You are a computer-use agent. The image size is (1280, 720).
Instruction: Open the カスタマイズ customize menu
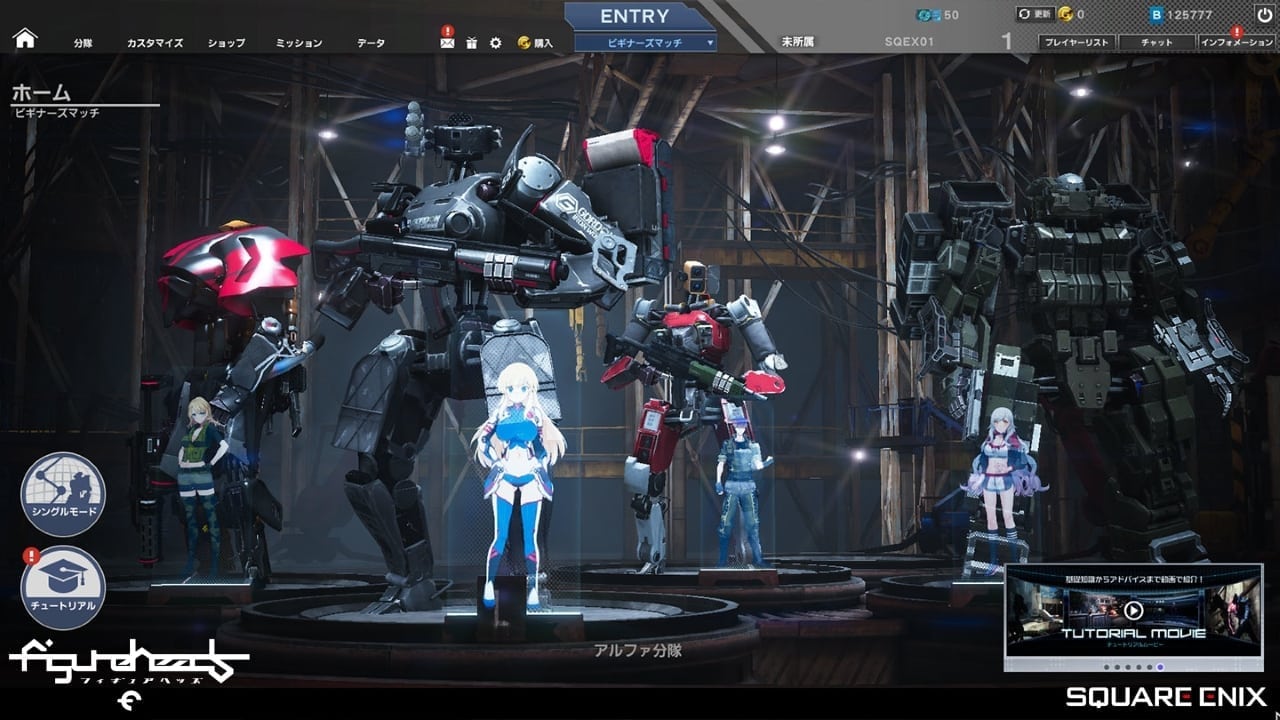click(155, 43)
